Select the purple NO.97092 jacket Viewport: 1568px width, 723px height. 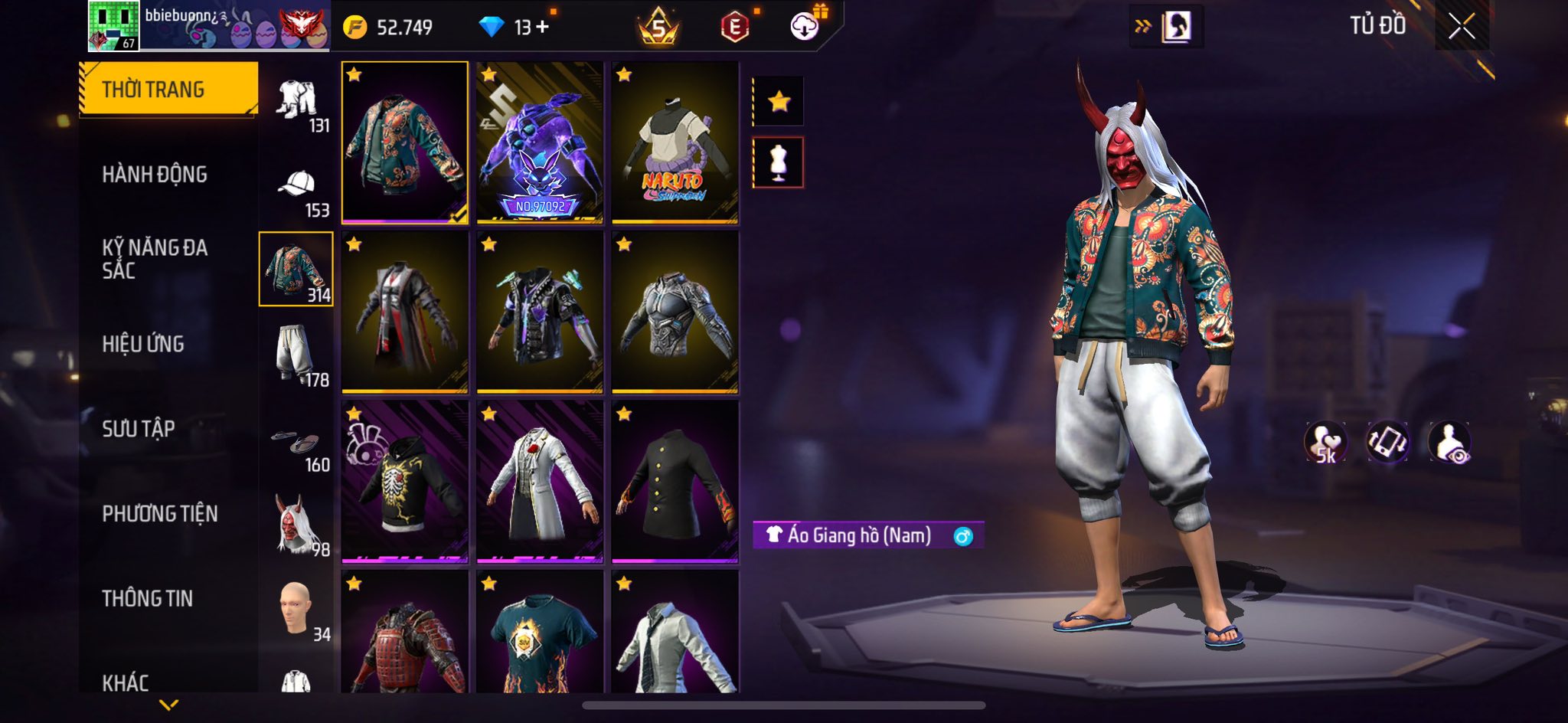point(540,143)
